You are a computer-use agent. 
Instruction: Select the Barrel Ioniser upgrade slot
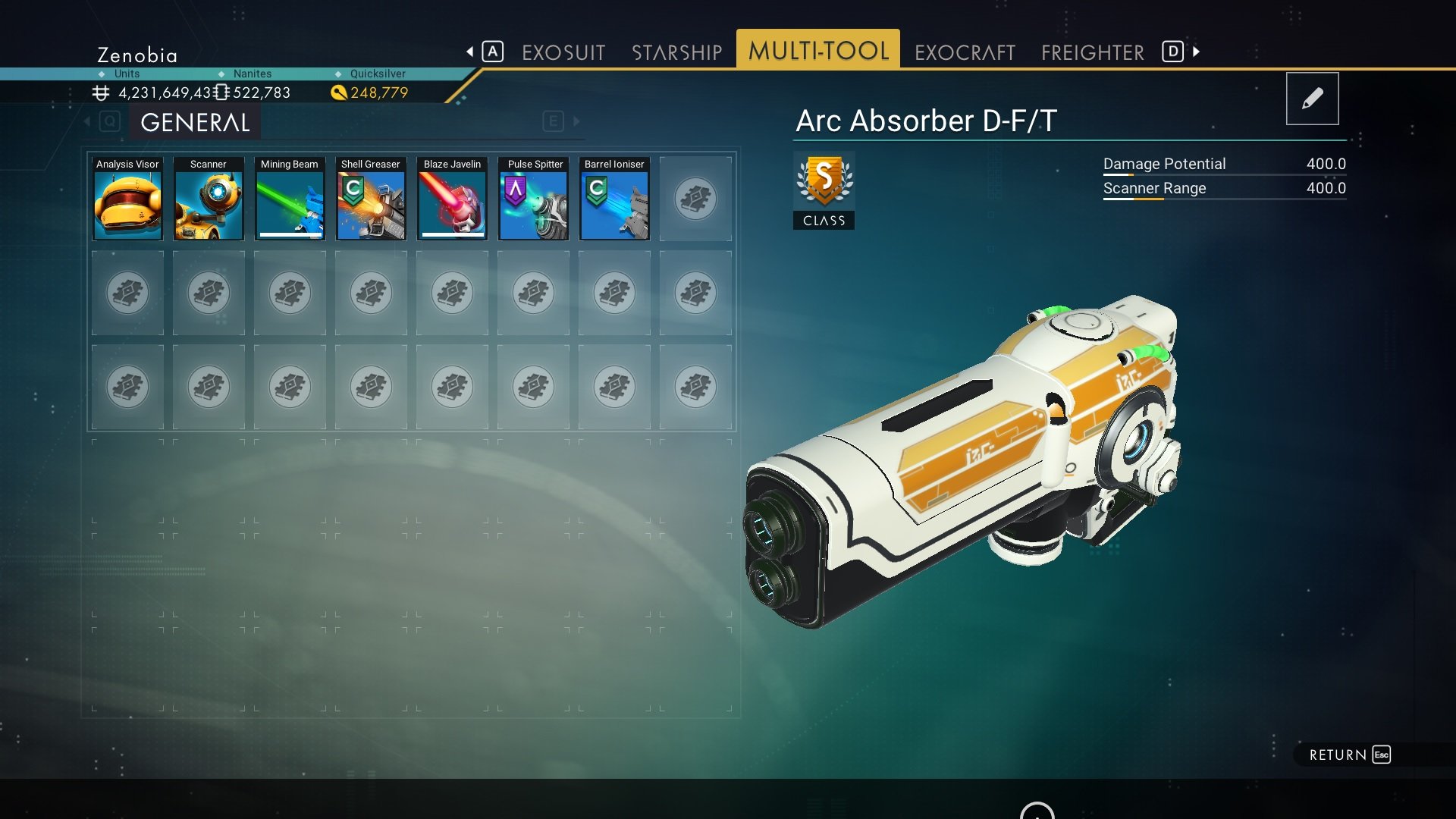tap(614, 199)
